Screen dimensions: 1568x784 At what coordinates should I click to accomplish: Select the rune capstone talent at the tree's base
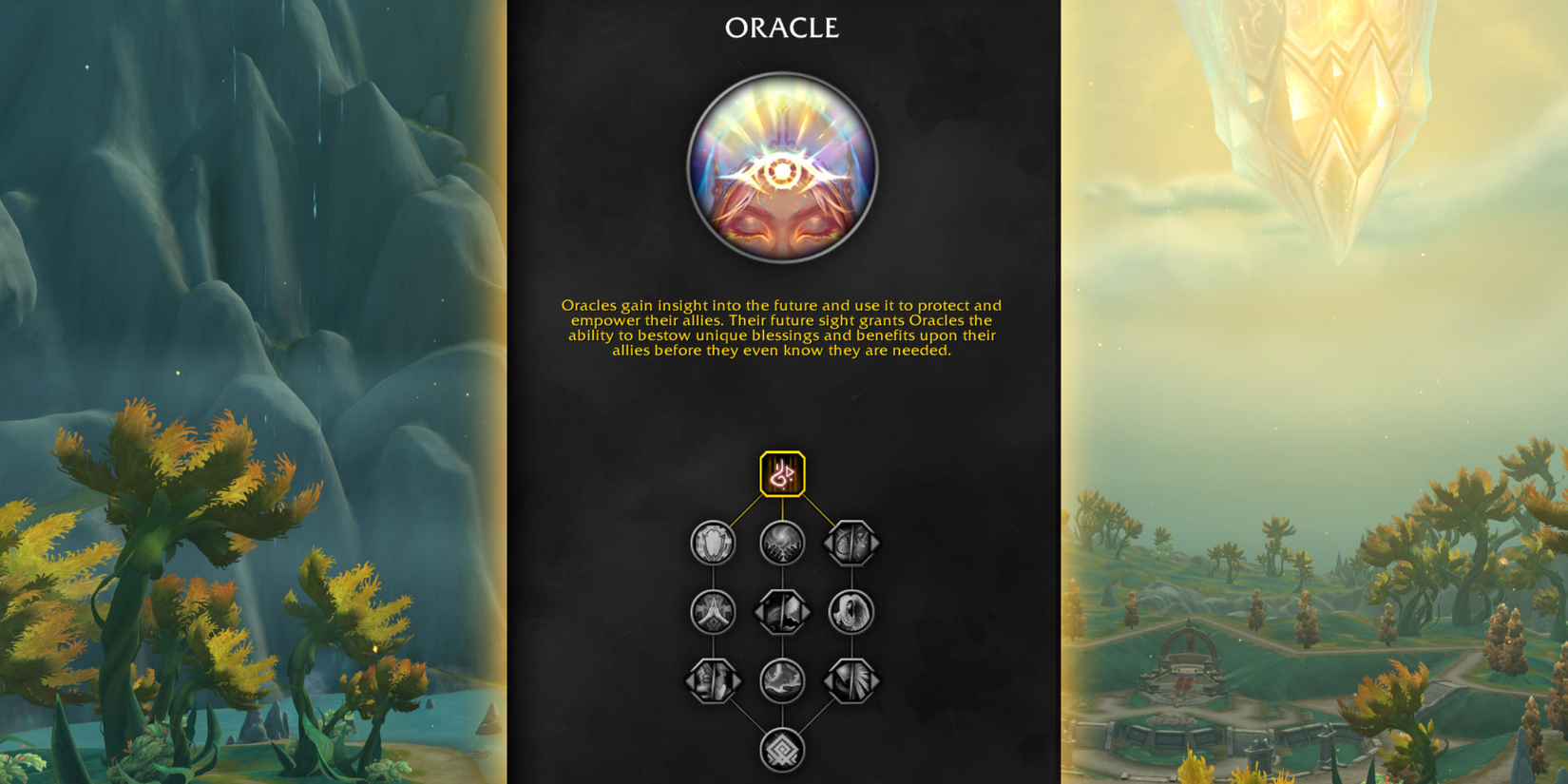[782, 748]
